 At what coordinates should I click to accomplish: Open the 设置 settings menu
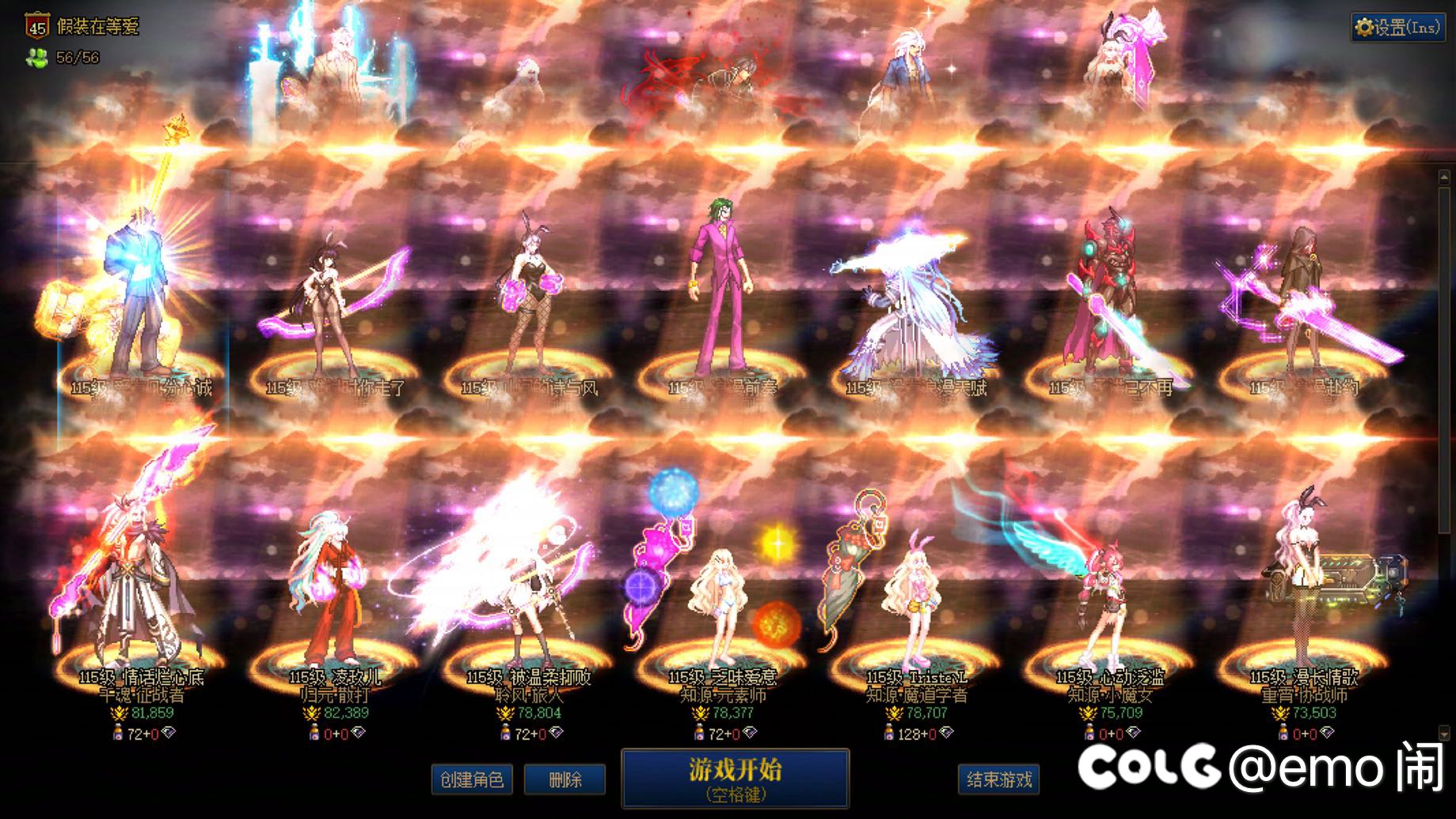1398,28
